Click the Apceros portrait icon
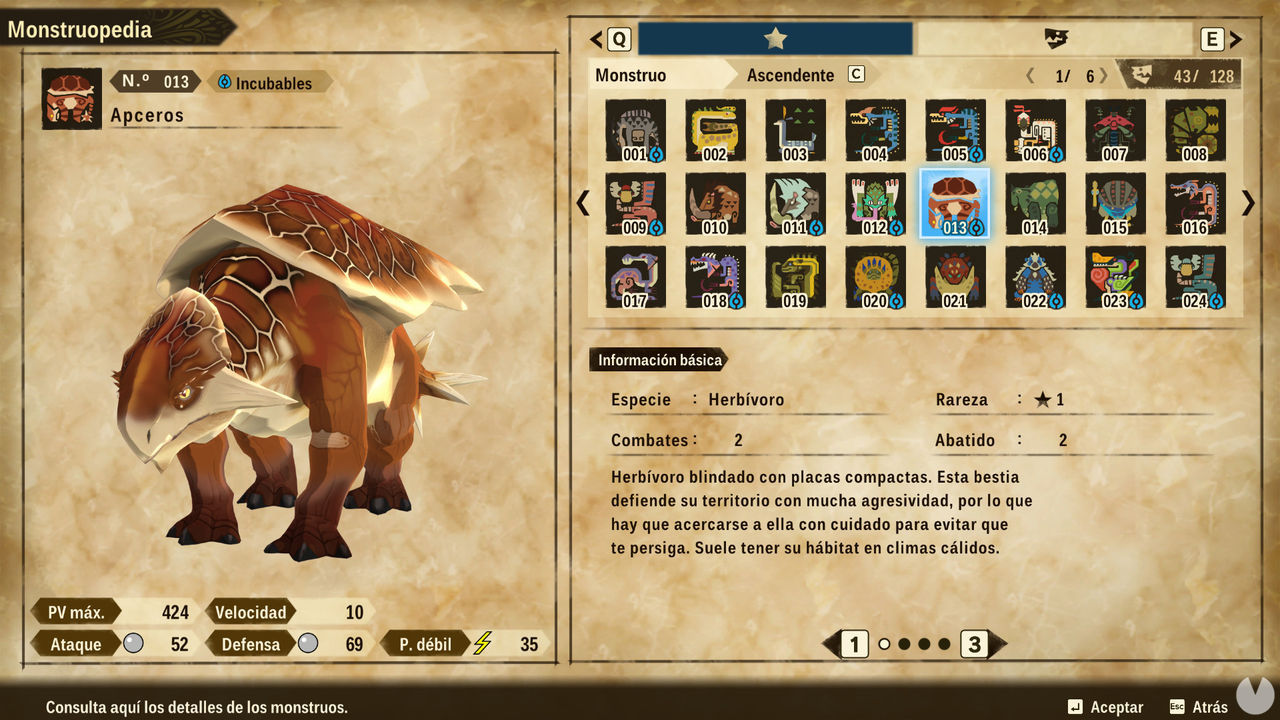1280x720 pixels. 70,97
